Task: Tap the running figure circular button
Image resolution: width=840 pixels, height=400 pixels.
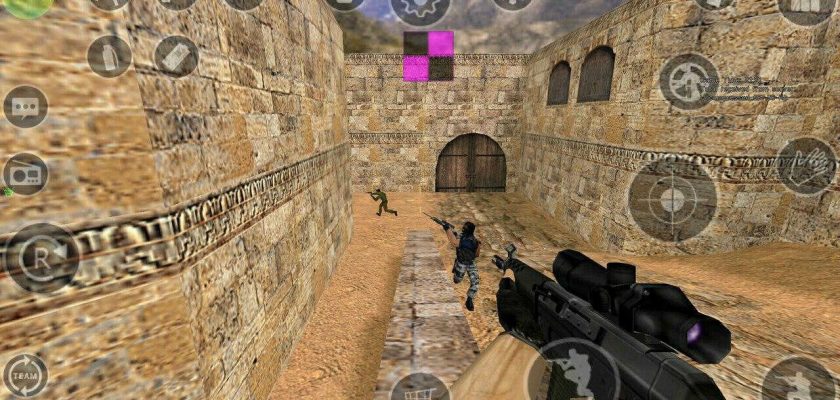Action: [688, 81]
